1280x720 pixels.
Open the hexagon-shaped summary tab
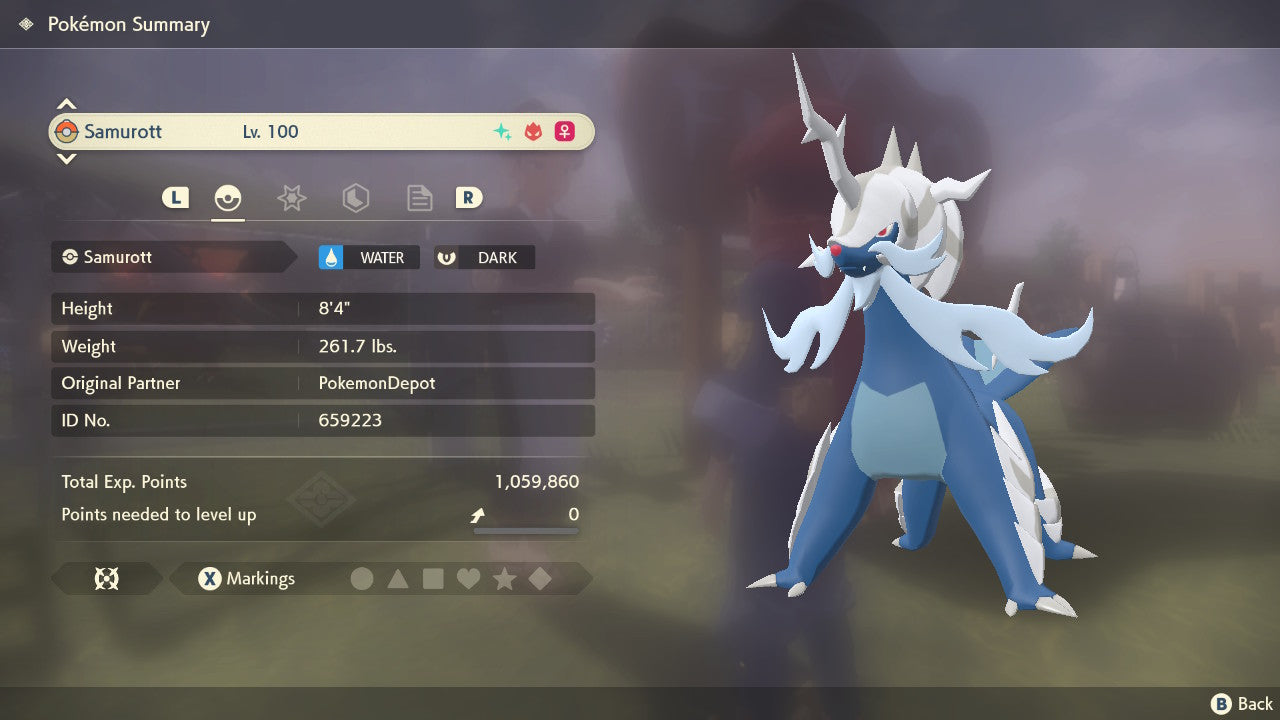coord(355,198)
